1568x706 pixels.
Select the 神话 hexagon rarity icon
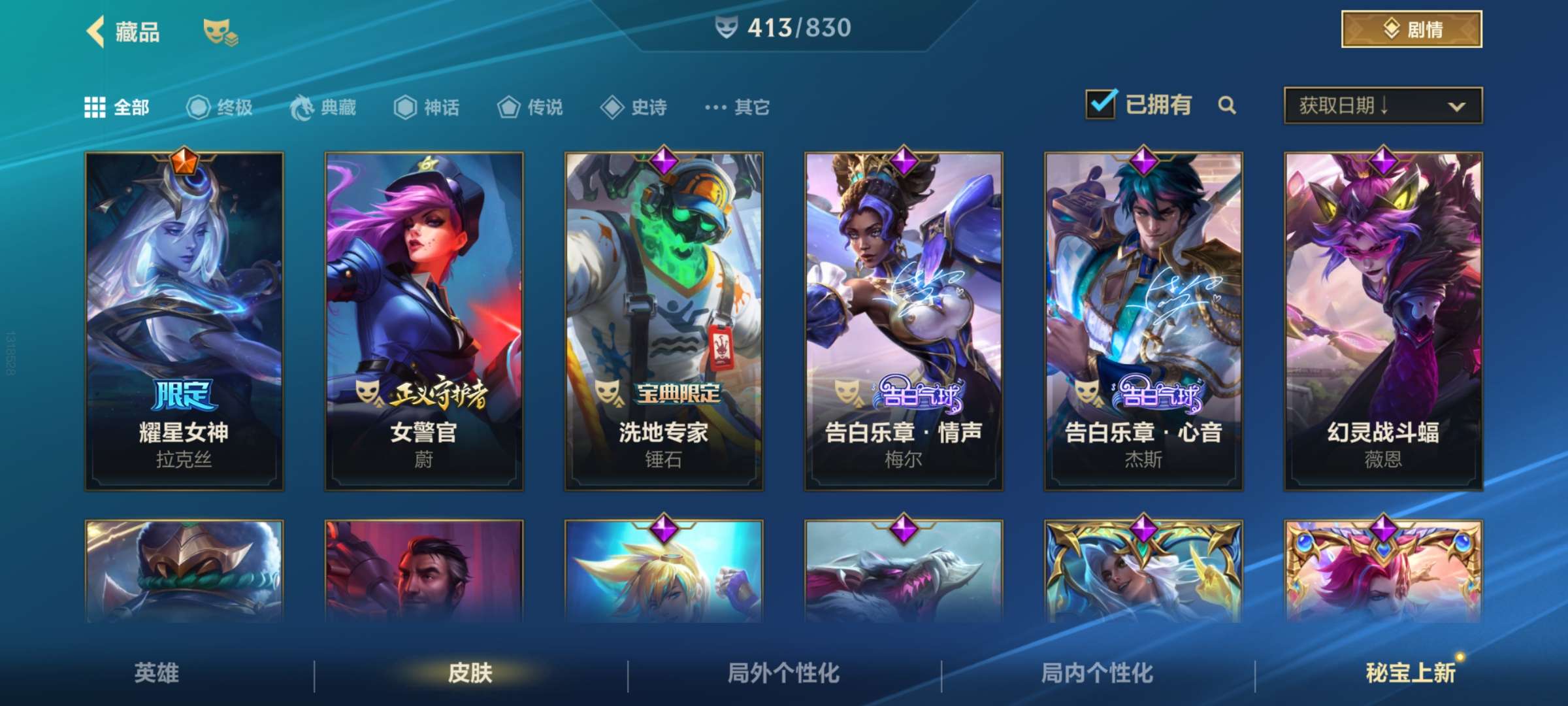click(x=404, y=108)
